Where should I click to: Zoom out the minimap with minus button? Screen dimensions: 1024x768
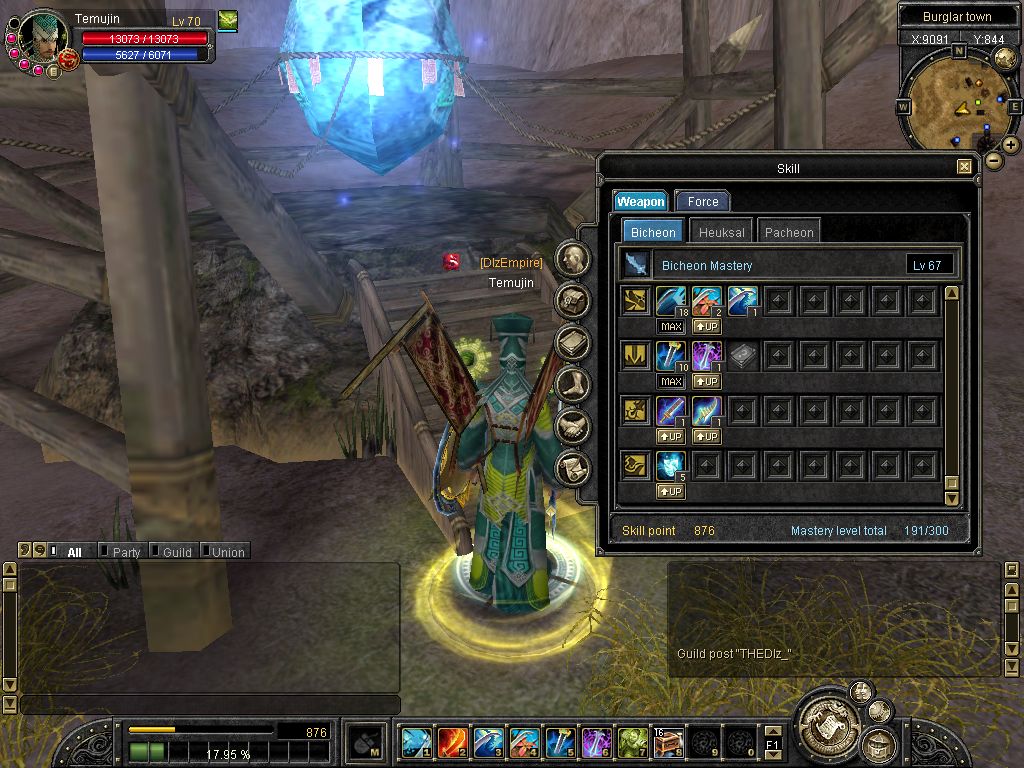pos(993,160)
